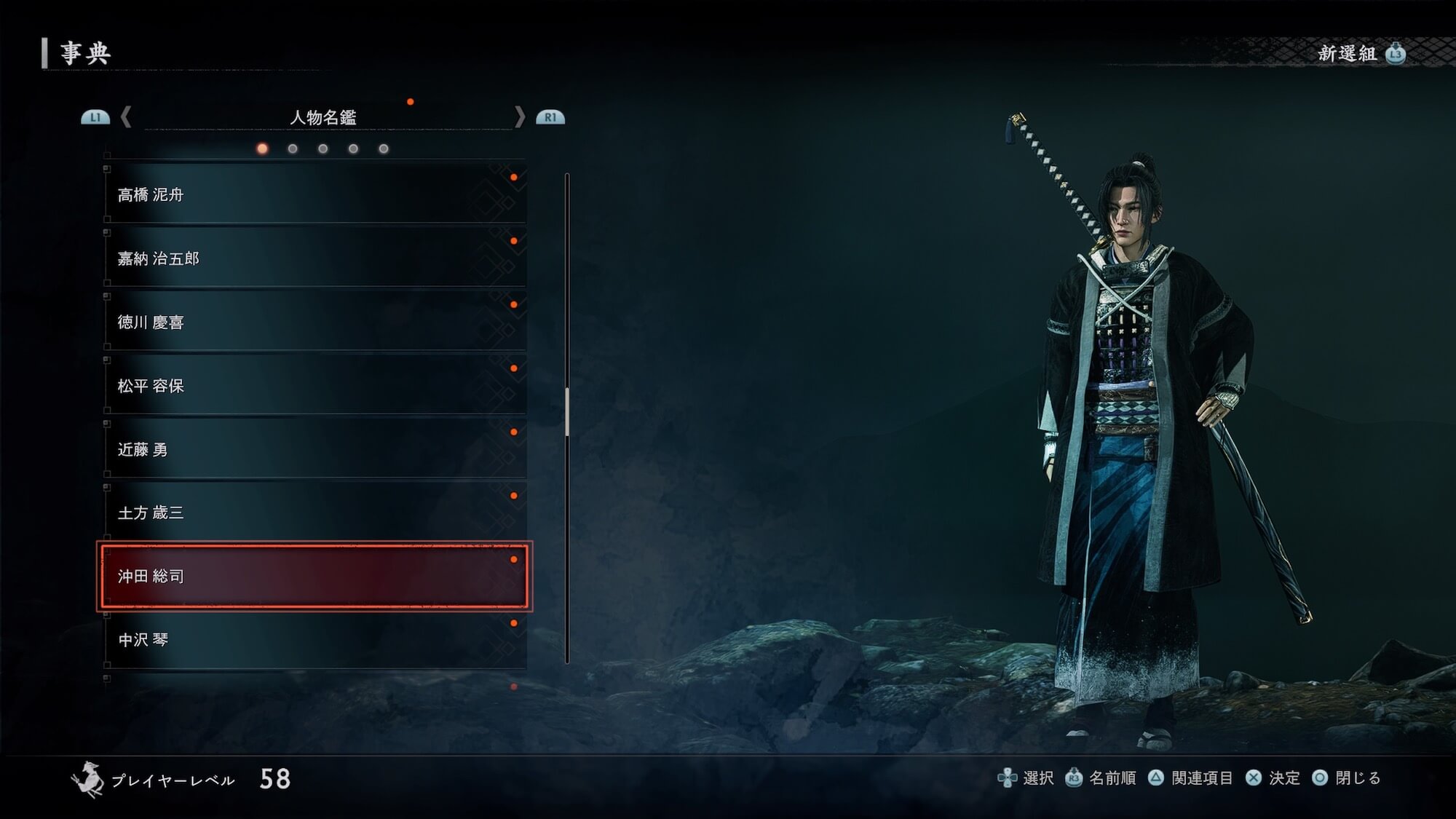The height and width of the screenshot is (819, 1456).
Task: Go to the next encyclopedia category arrow
Action: tap(519, 116)
